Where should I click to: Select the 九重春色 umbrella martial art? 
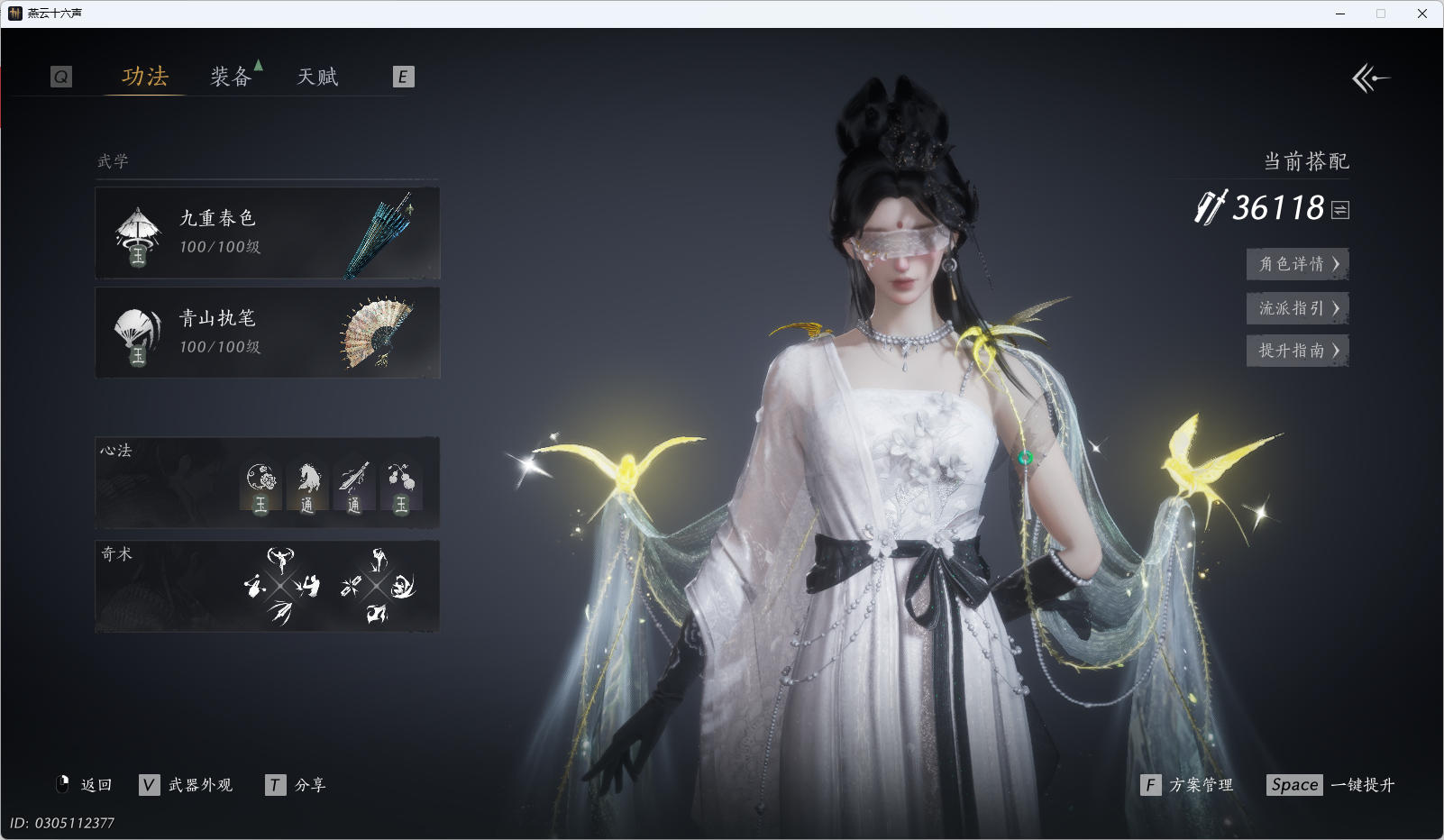(268, 233)
